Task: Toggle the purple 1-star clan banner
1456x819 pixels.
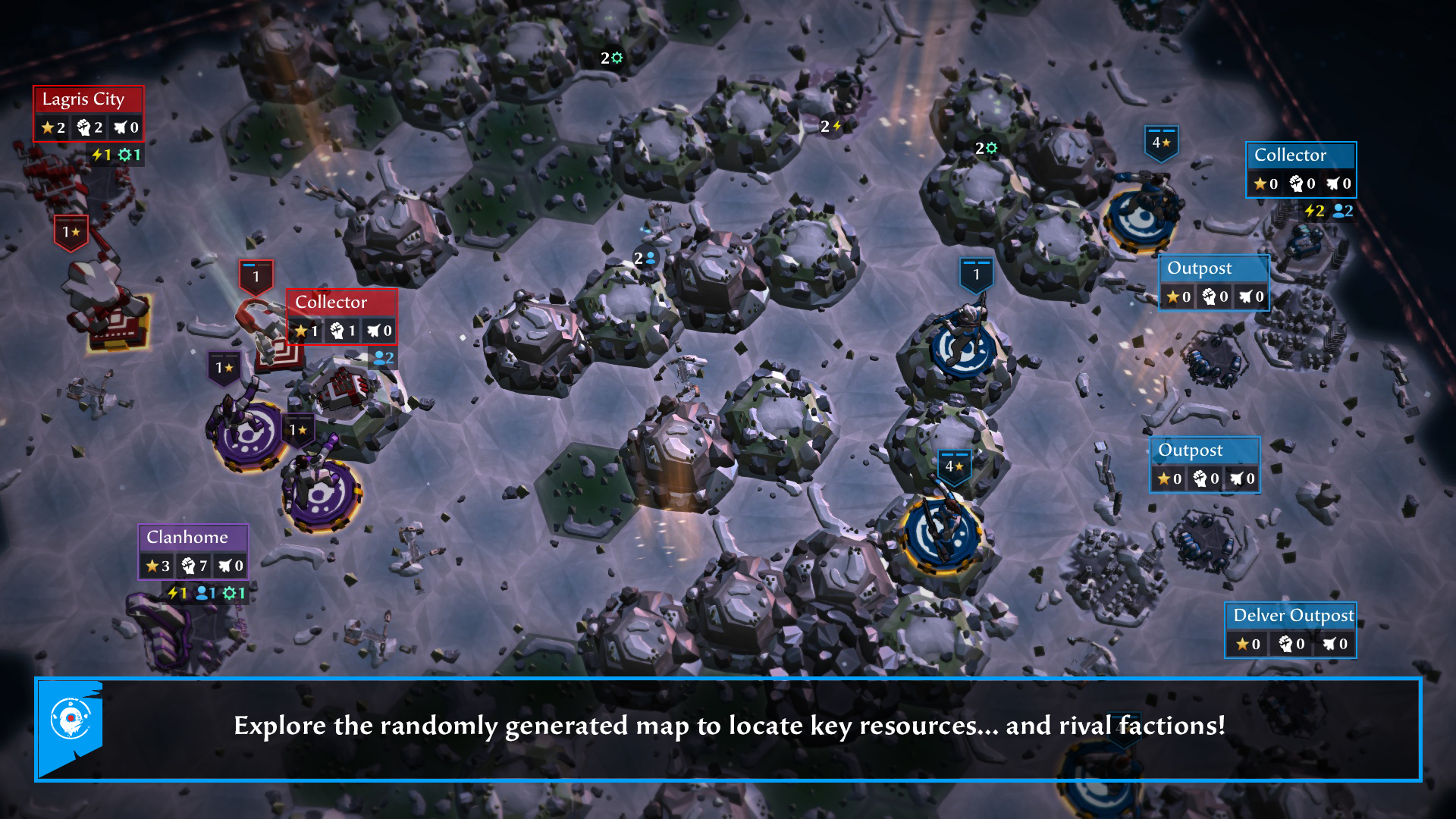Action: pos(222,367)
